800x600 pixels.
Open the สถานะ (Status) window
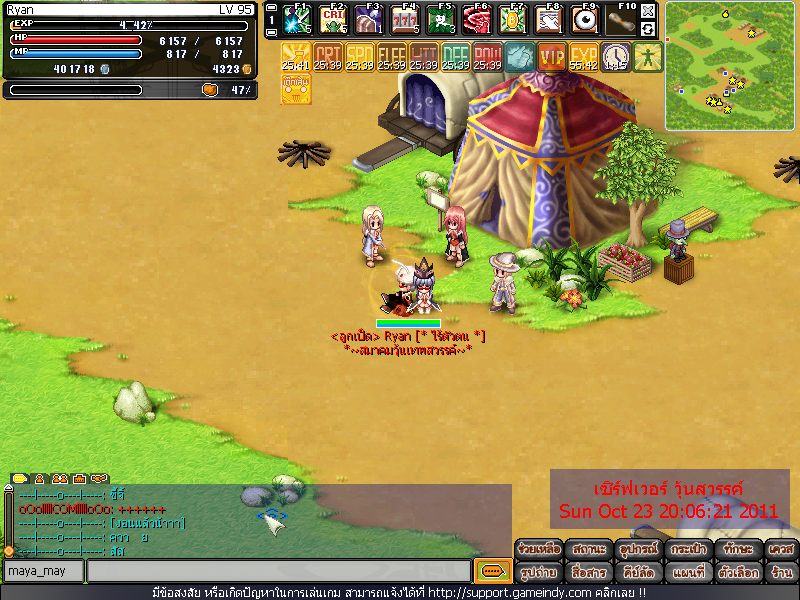coord(587,549)
